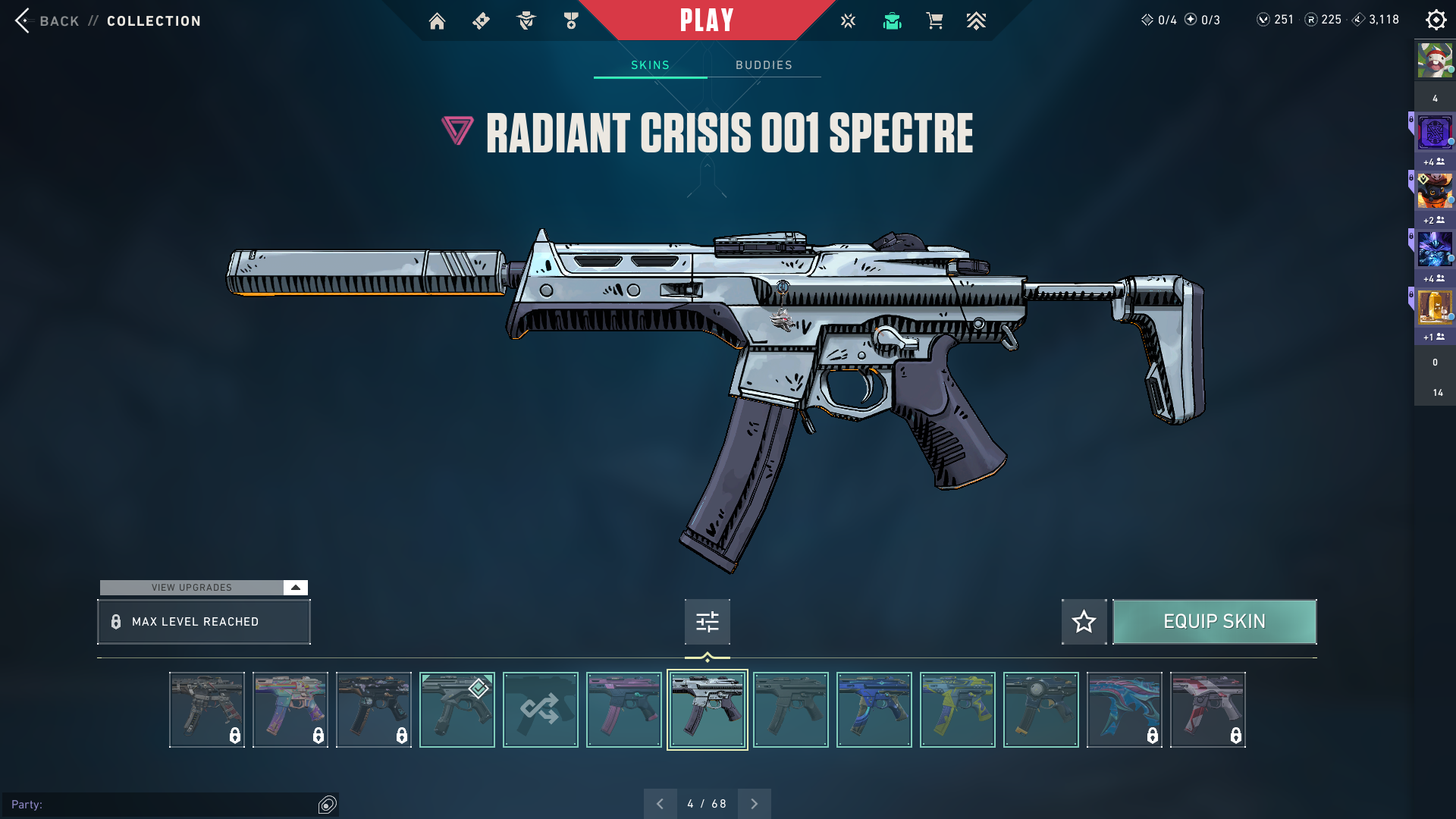Switch to the Buddies tab
The width and height of the screenshot is (1456, 819).
coord(764,65)
